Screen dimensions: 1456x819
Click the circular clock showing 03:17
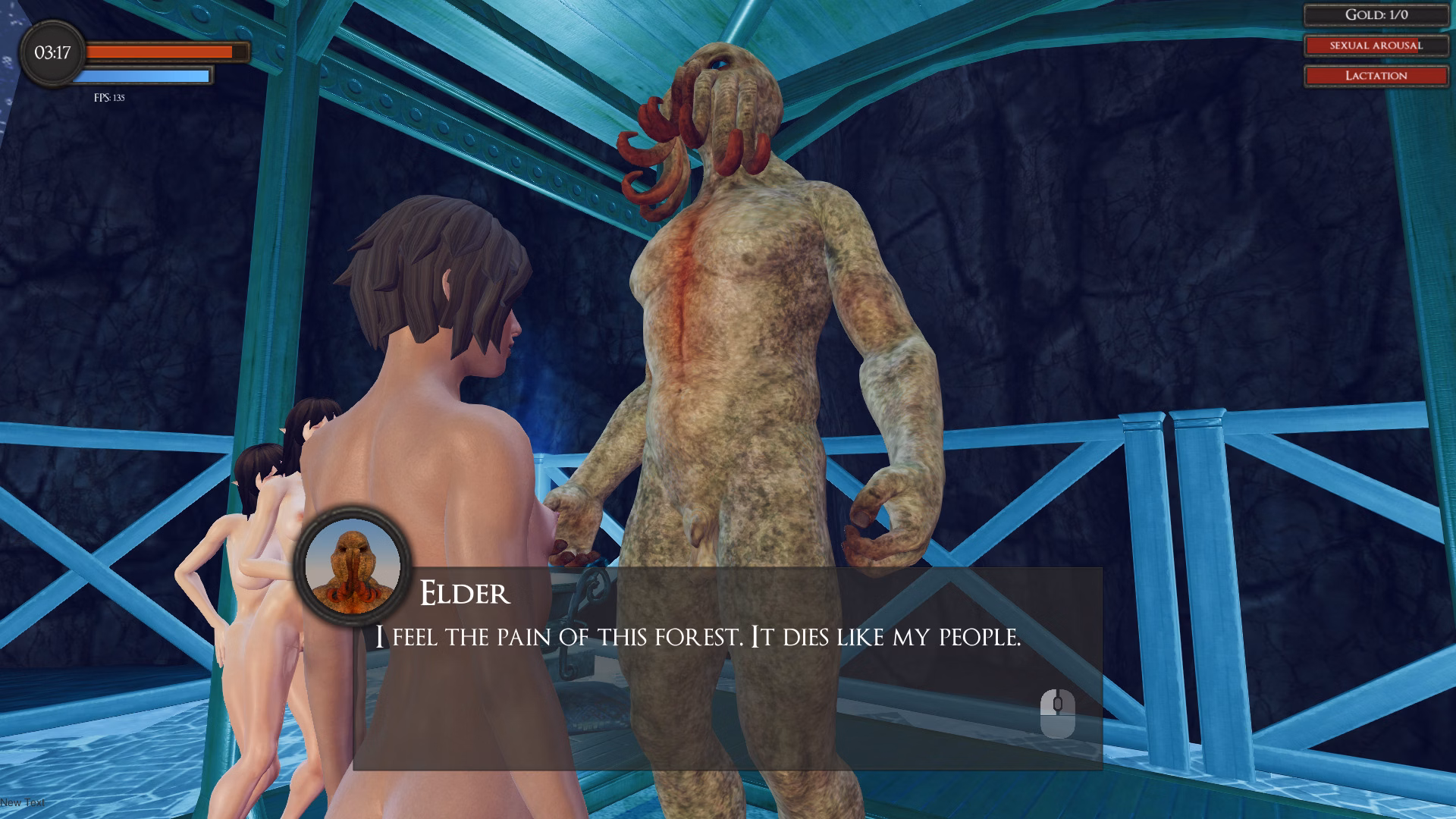coord(52,53)
